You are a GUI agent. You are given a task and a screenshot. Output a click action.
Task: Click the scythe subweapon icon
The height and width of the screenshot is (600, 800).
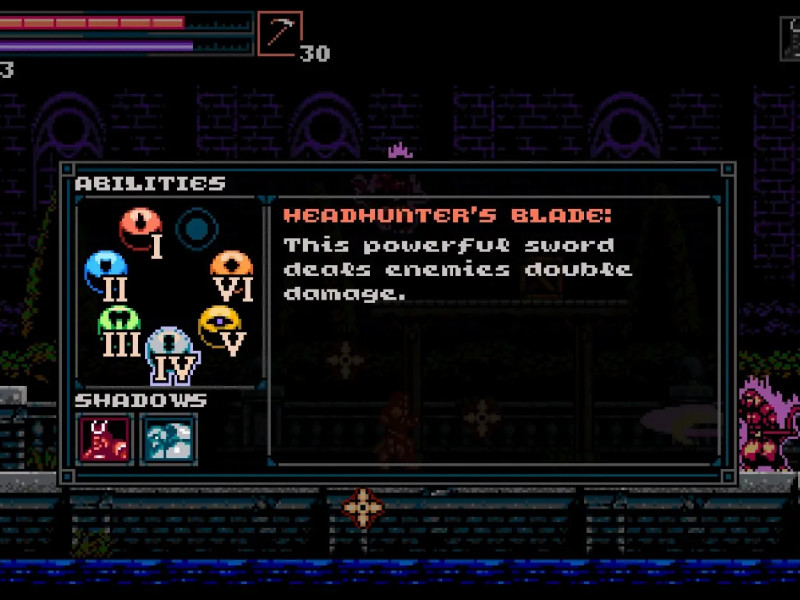tap(279, 33)
